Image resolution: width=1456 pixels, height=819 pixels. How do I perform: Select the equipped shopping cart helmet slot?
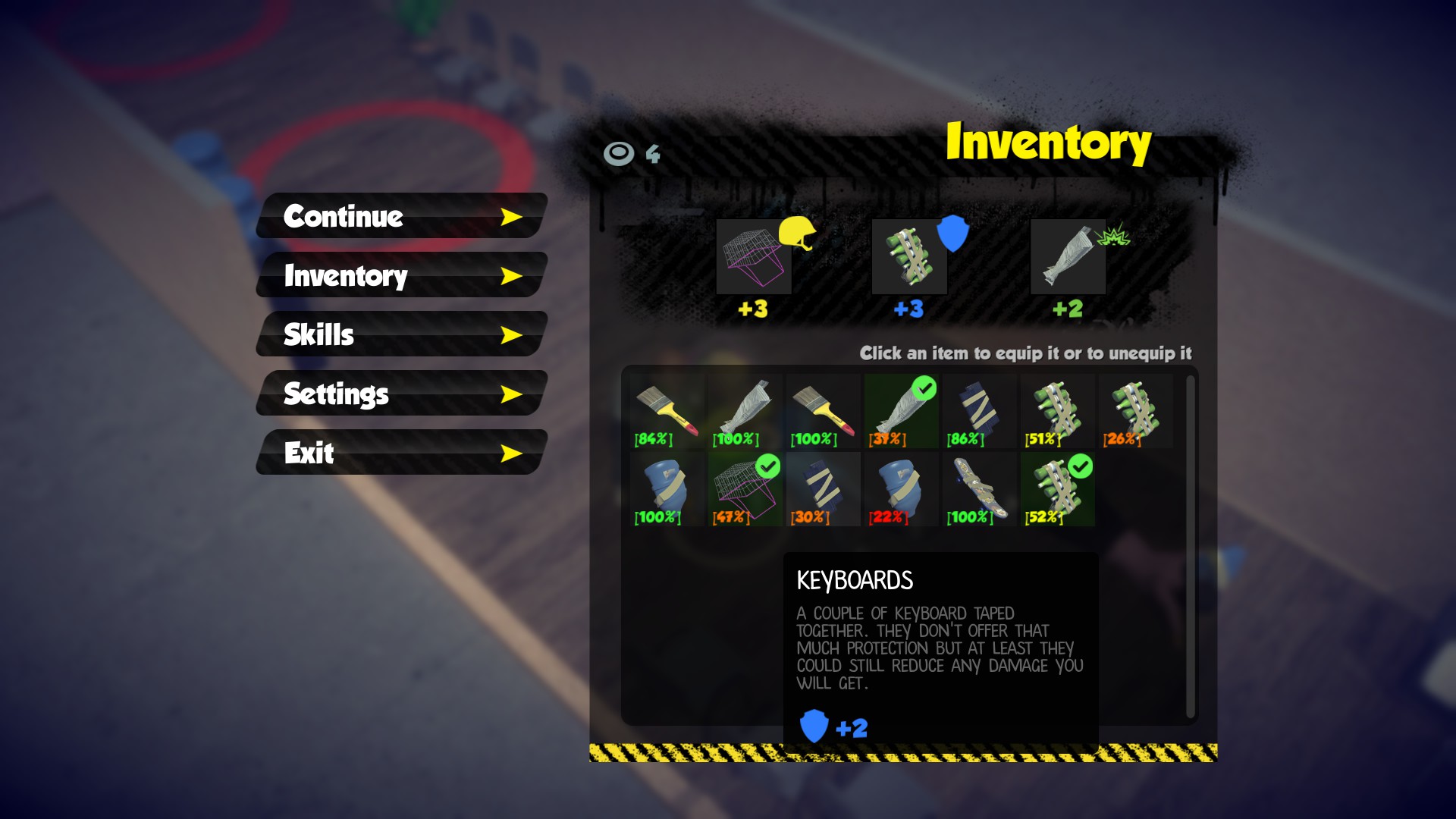(x=753, y=258)
